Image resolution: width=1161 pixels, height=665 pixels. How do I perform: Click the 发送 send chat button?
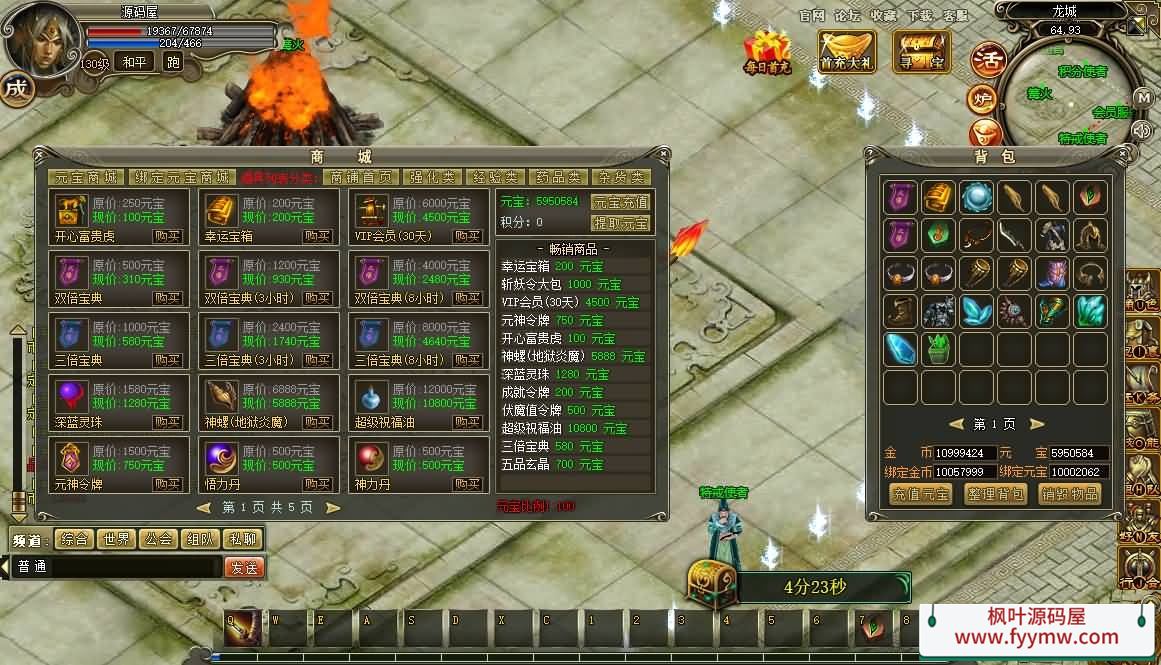pos(244,567)
